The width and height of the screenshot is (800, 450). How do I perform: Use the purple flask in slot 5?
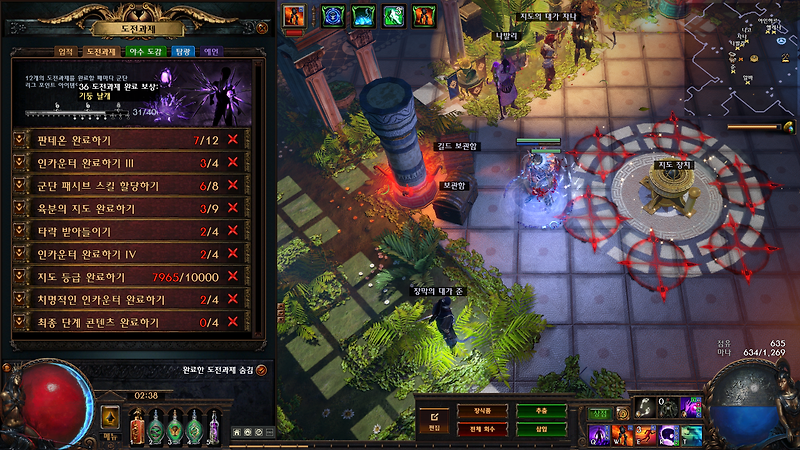(215, 426)
